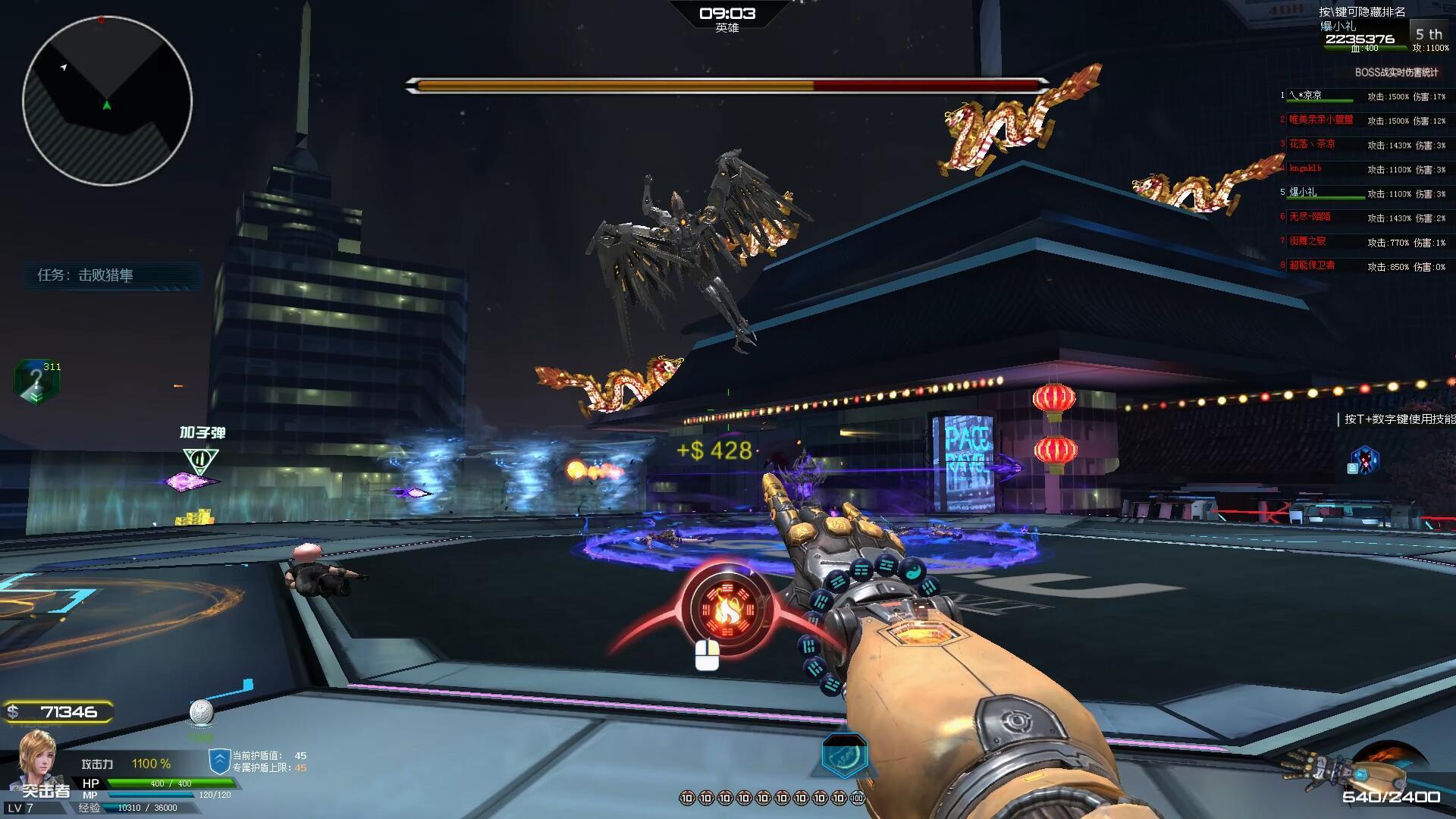Viewport: 1456px width, 819px height.
Task: Select the 击败猎隼 mission tracker
Action: (106, 275)
